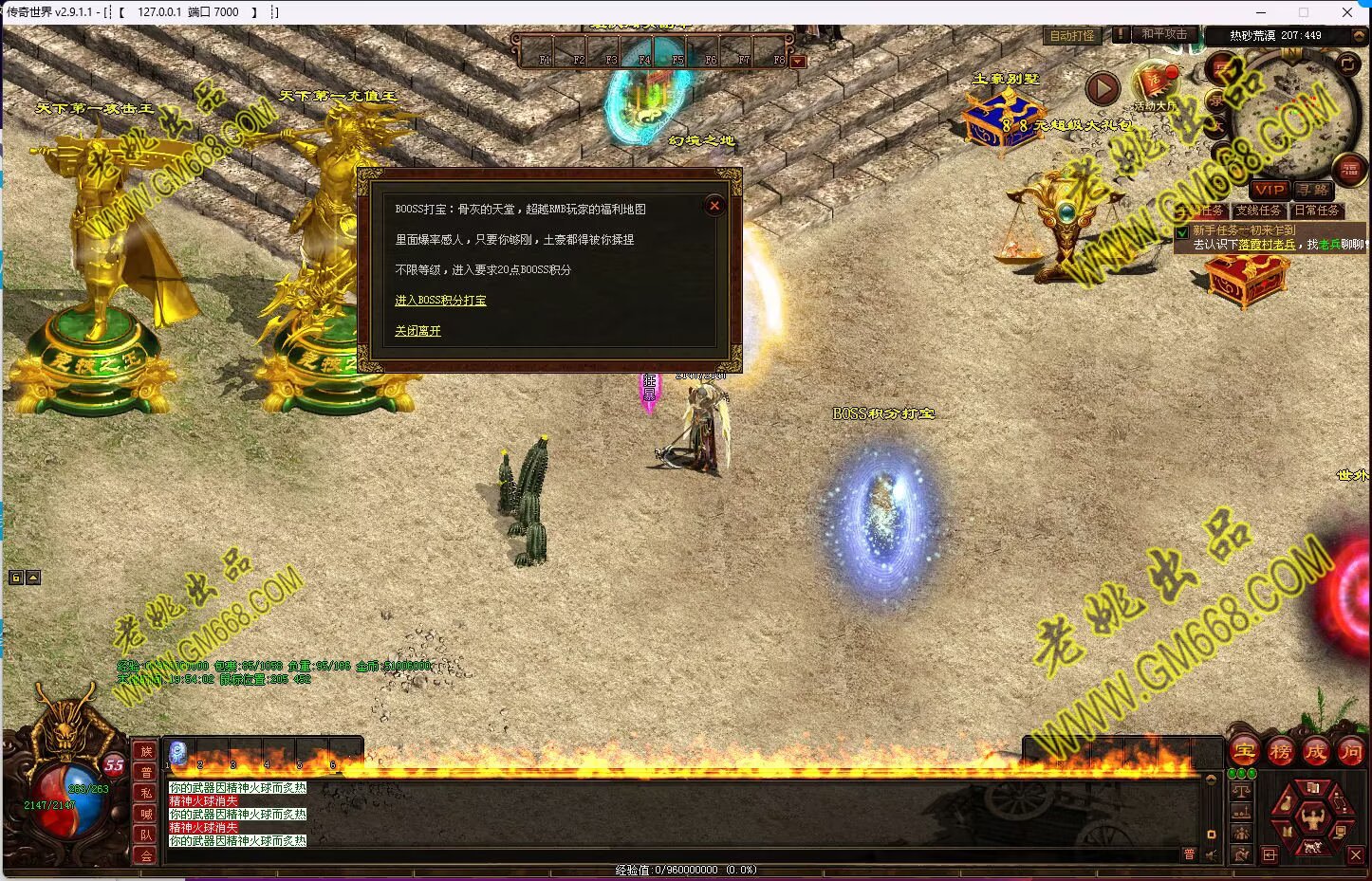The image size is (1372, 881).
Task: Close the game window
Action: 1347,12
